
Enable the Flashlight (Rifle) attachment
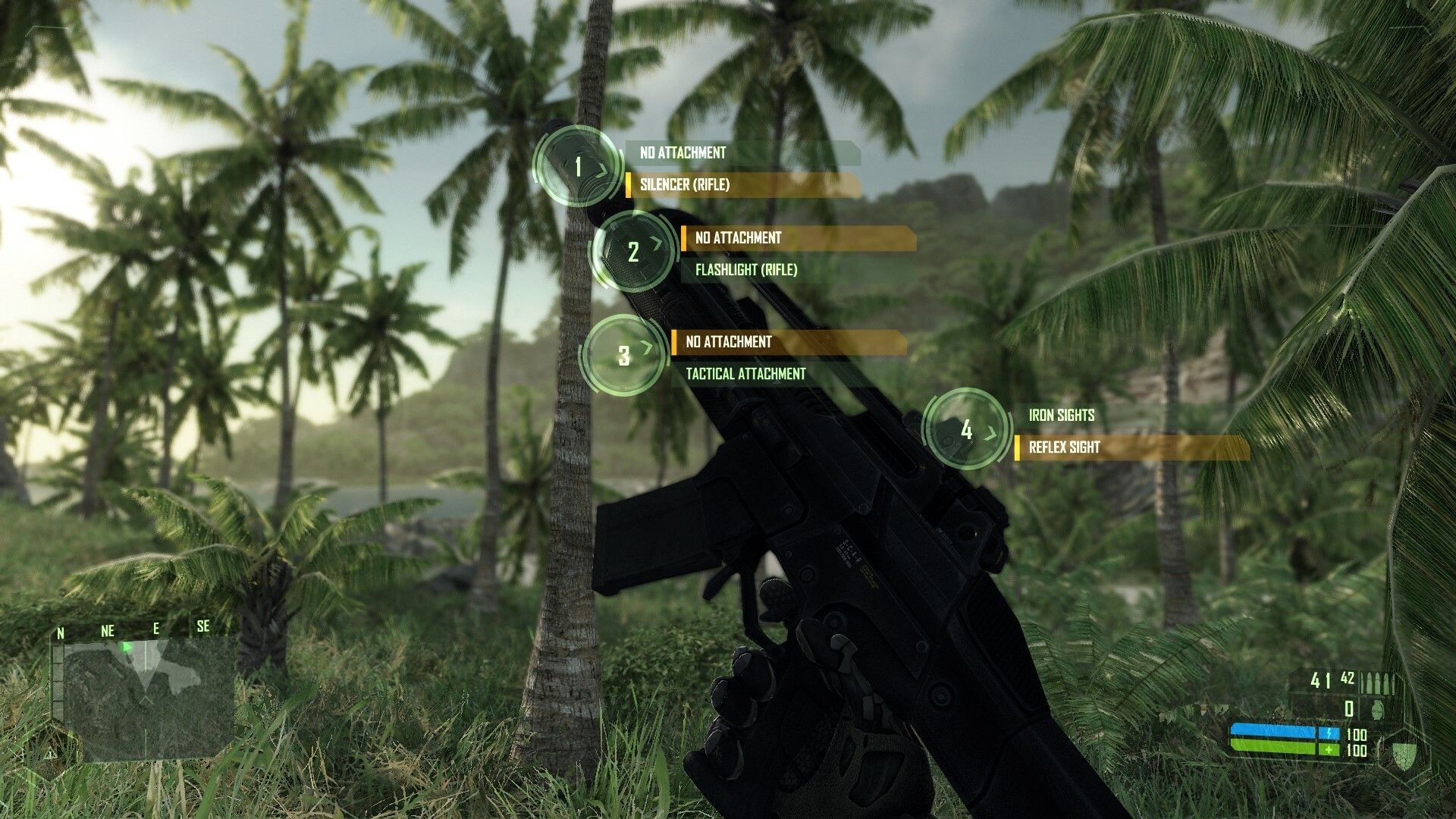pos(747,269)
